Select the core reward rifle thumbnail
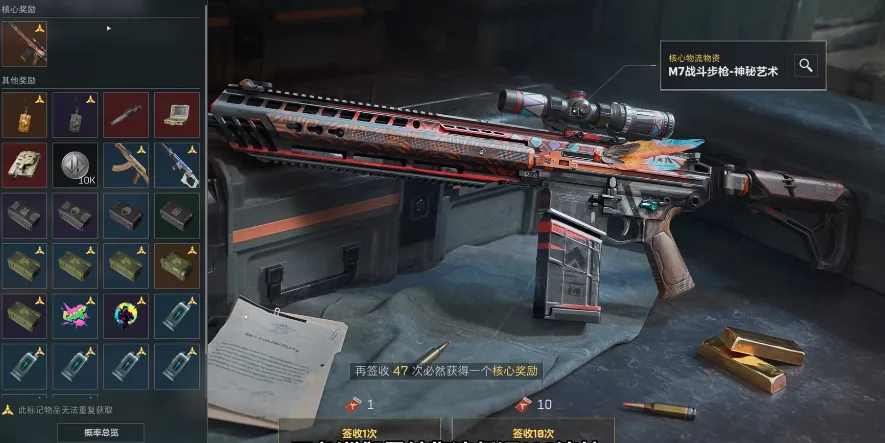 [x=24, y=44]
